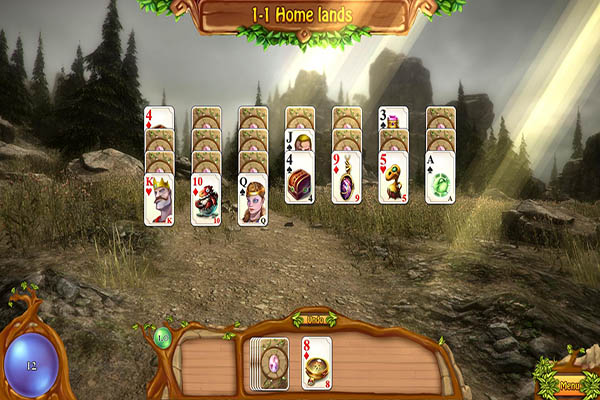Select the 8 of diamonds foundation card

coord(317,362)
